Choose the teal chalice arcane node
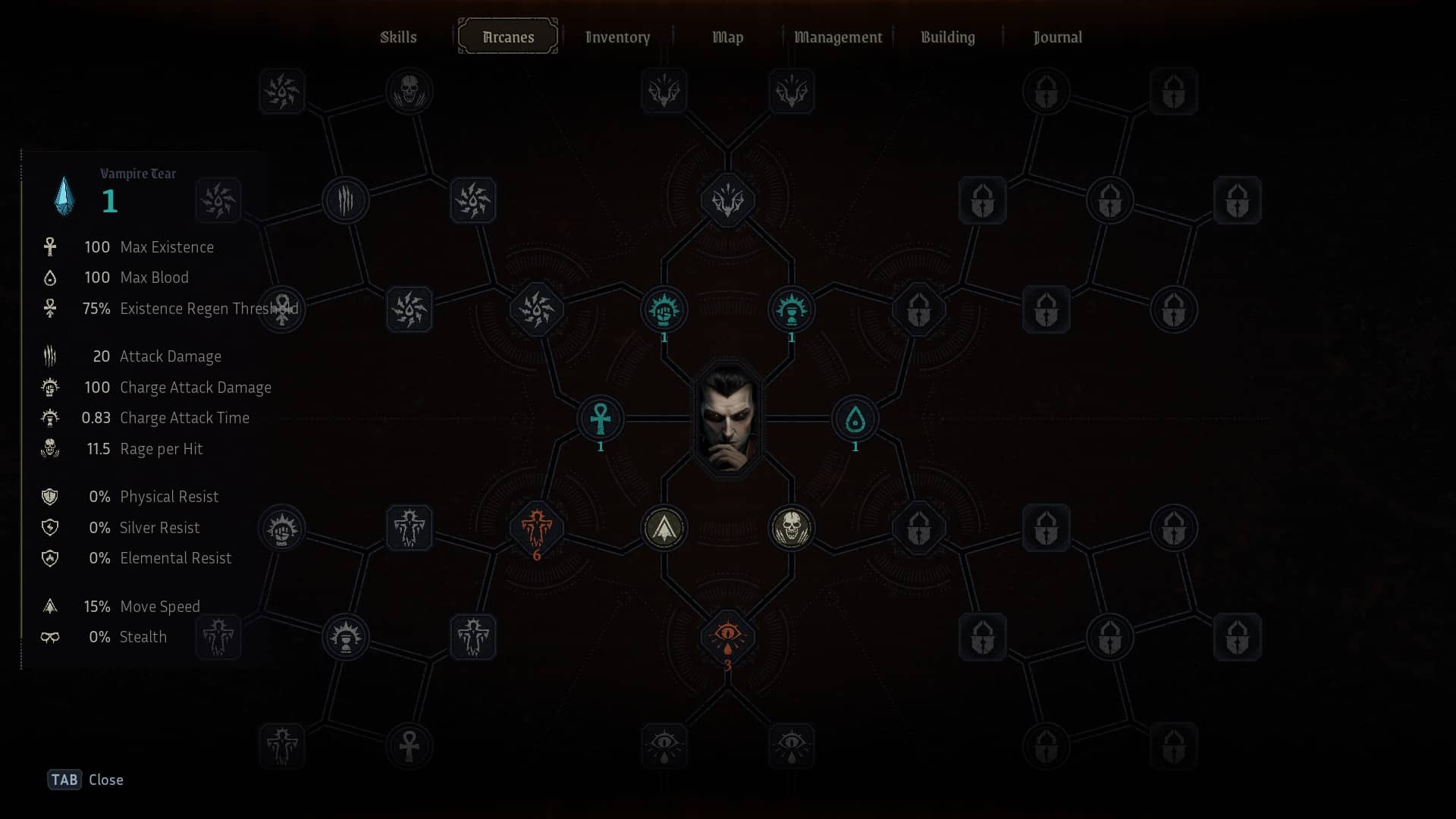 coord(792,309)
